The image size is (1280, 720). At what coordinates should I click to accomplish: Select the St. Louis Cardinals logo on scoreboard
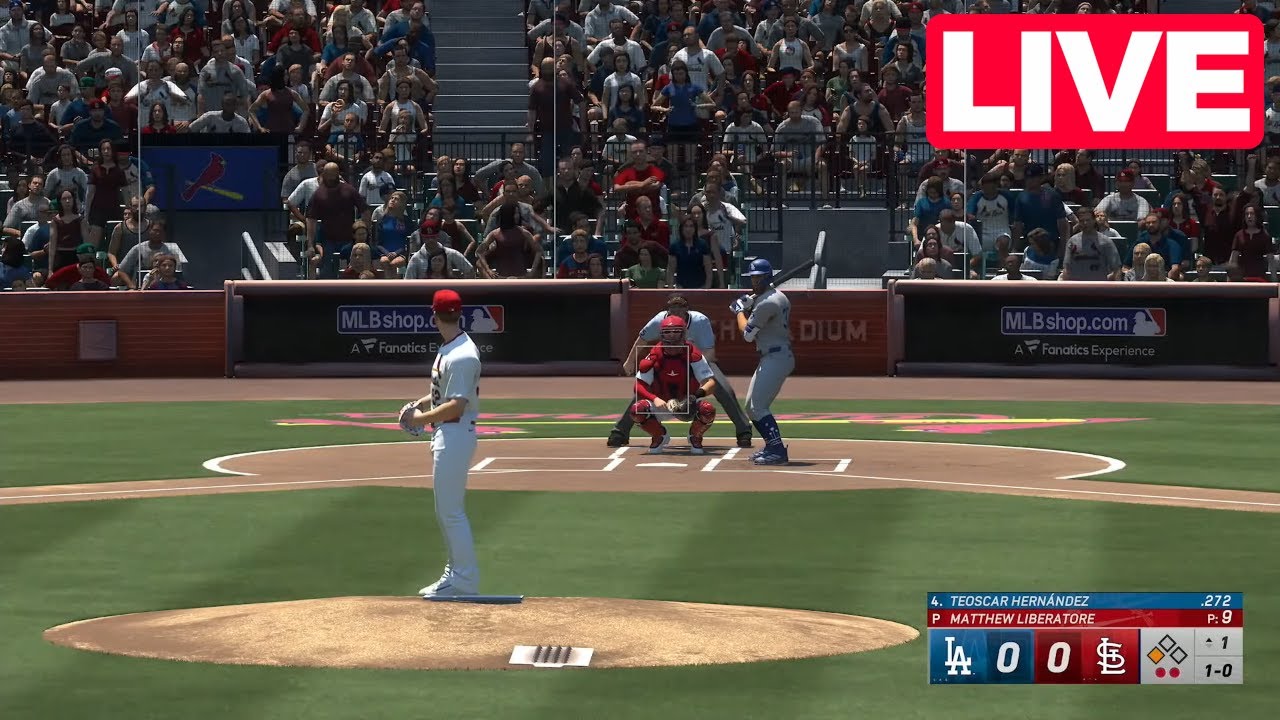(x=1110, y=658)
